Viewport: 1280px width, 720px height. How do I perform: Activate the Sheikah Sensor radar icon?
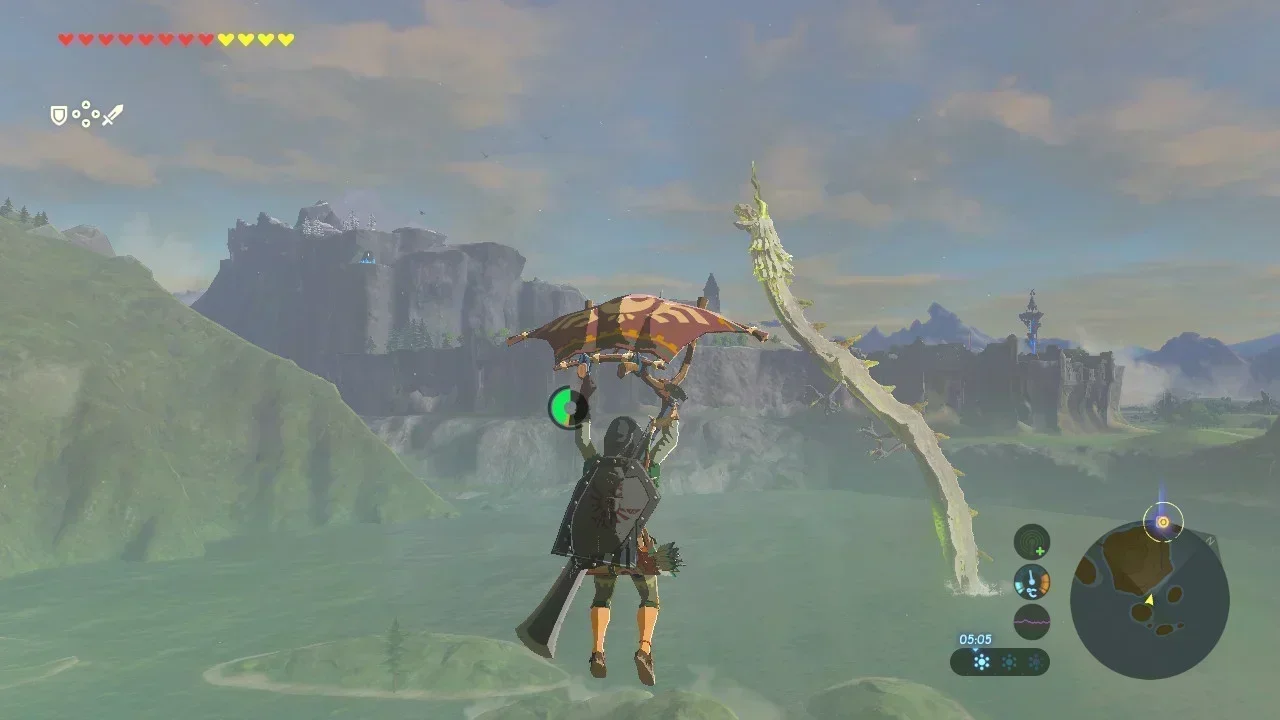(x=1031, y=542)
